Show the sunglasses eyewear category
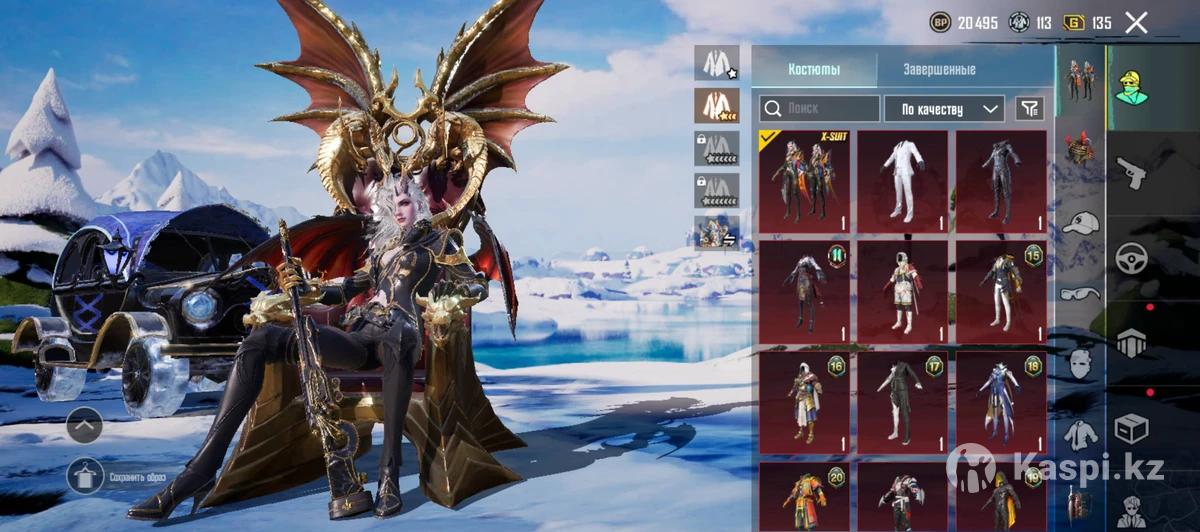This screenshot has height=532, width=1200. pos(1080,292)
